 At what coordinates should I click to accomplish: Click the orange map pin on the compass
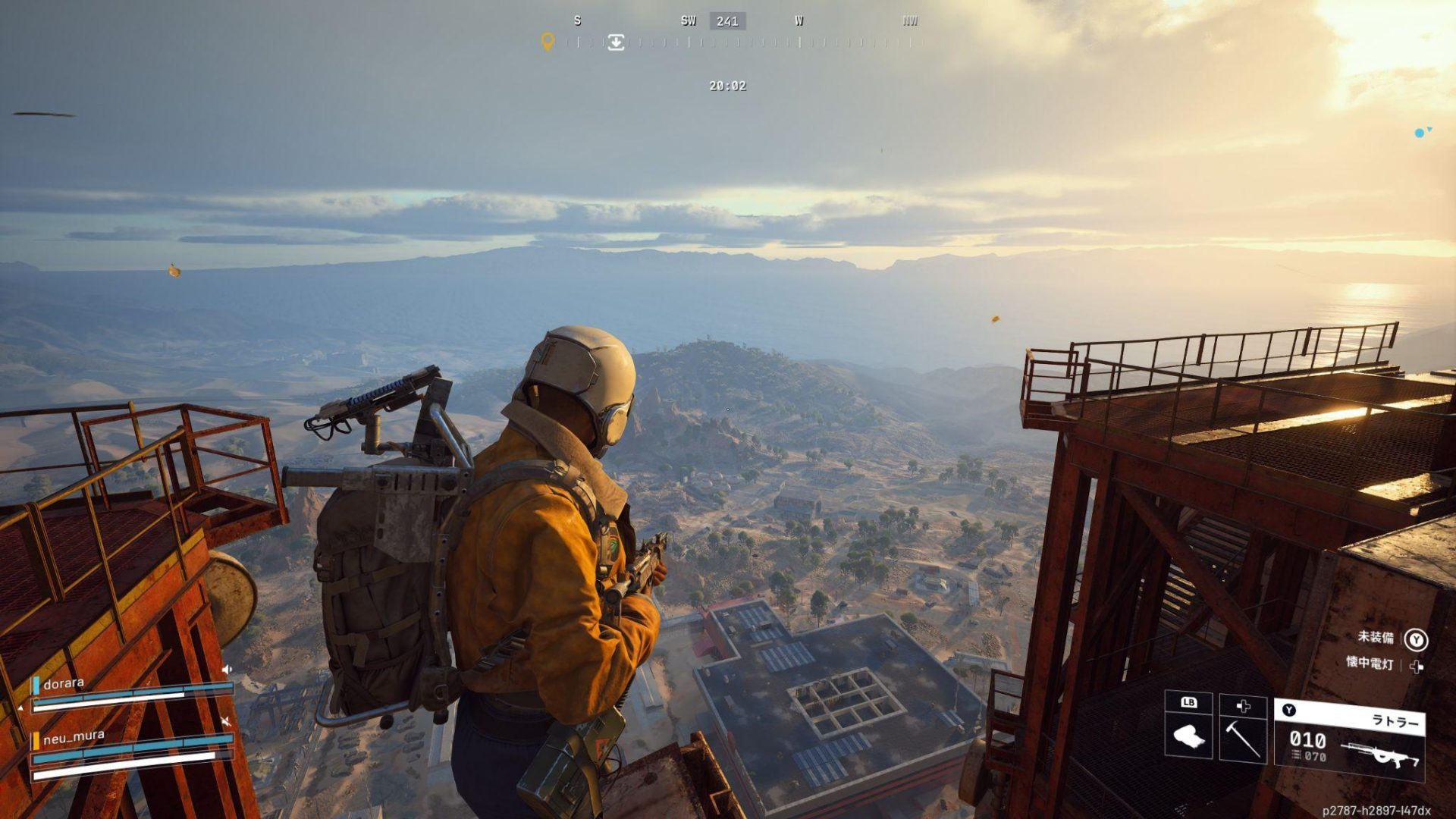tap(547, 42)
